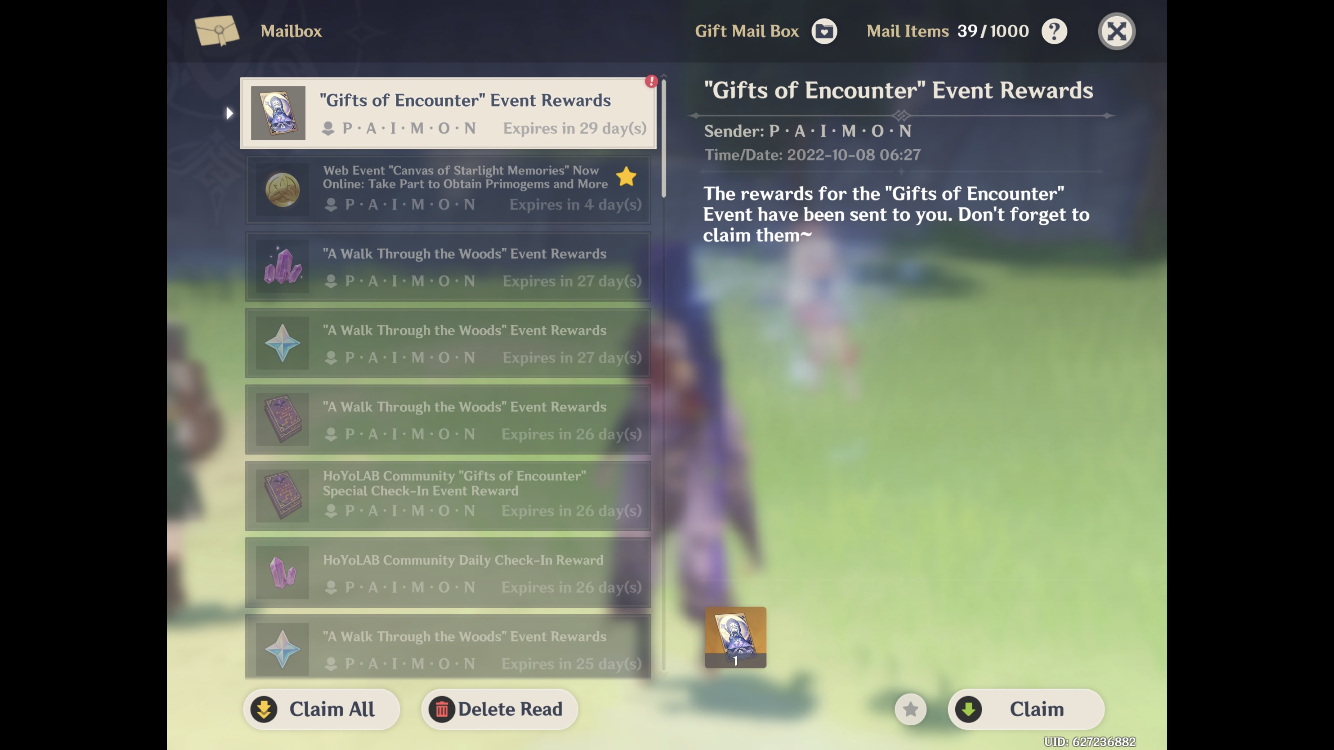
Task: Click the coin icon on the Web Event mail
Action: [283, 189]
